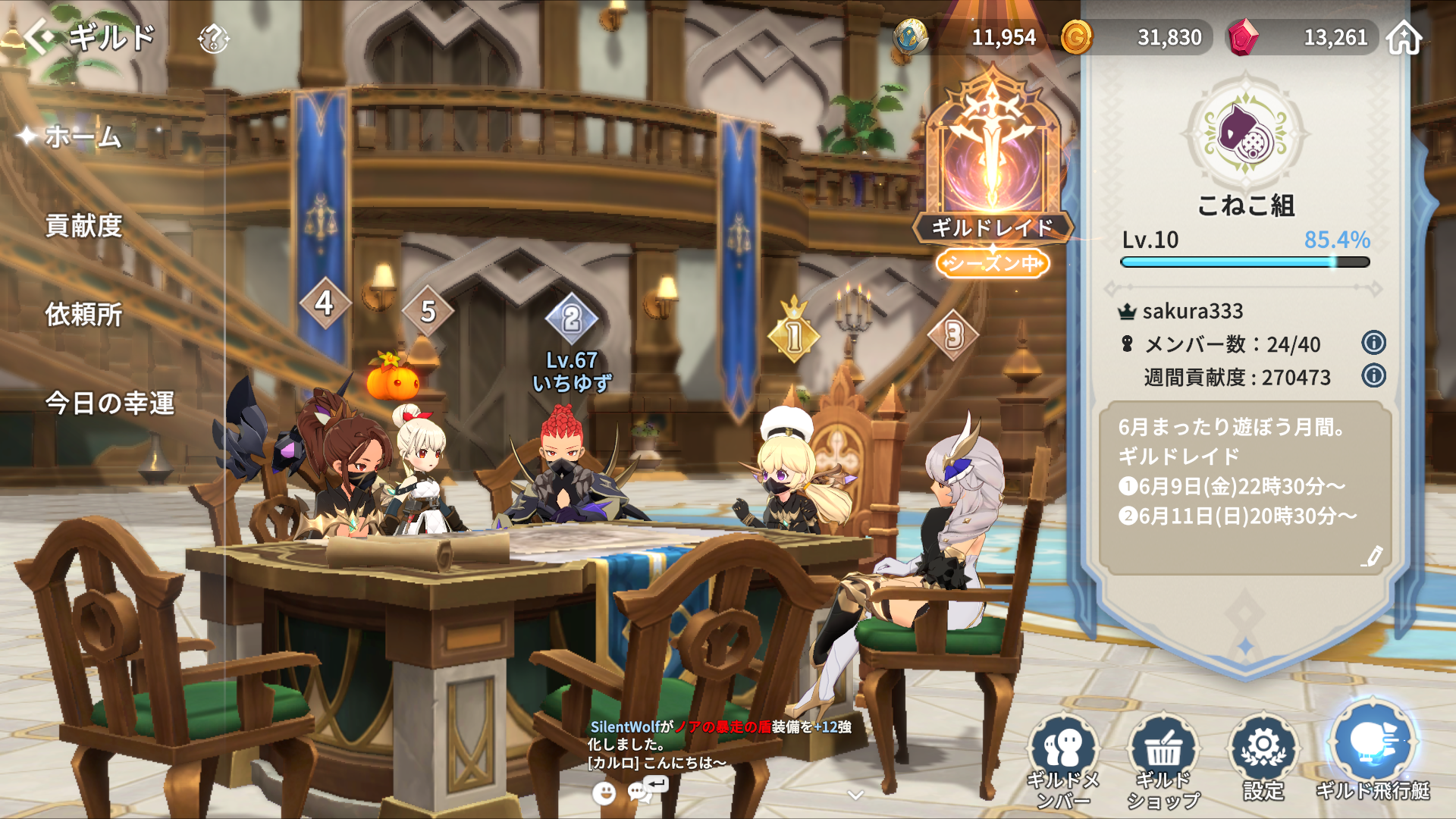Open the 依頼所 request board menu
Image resolution: width=1456 pixels, height=819 pixels.
(83, 315)
